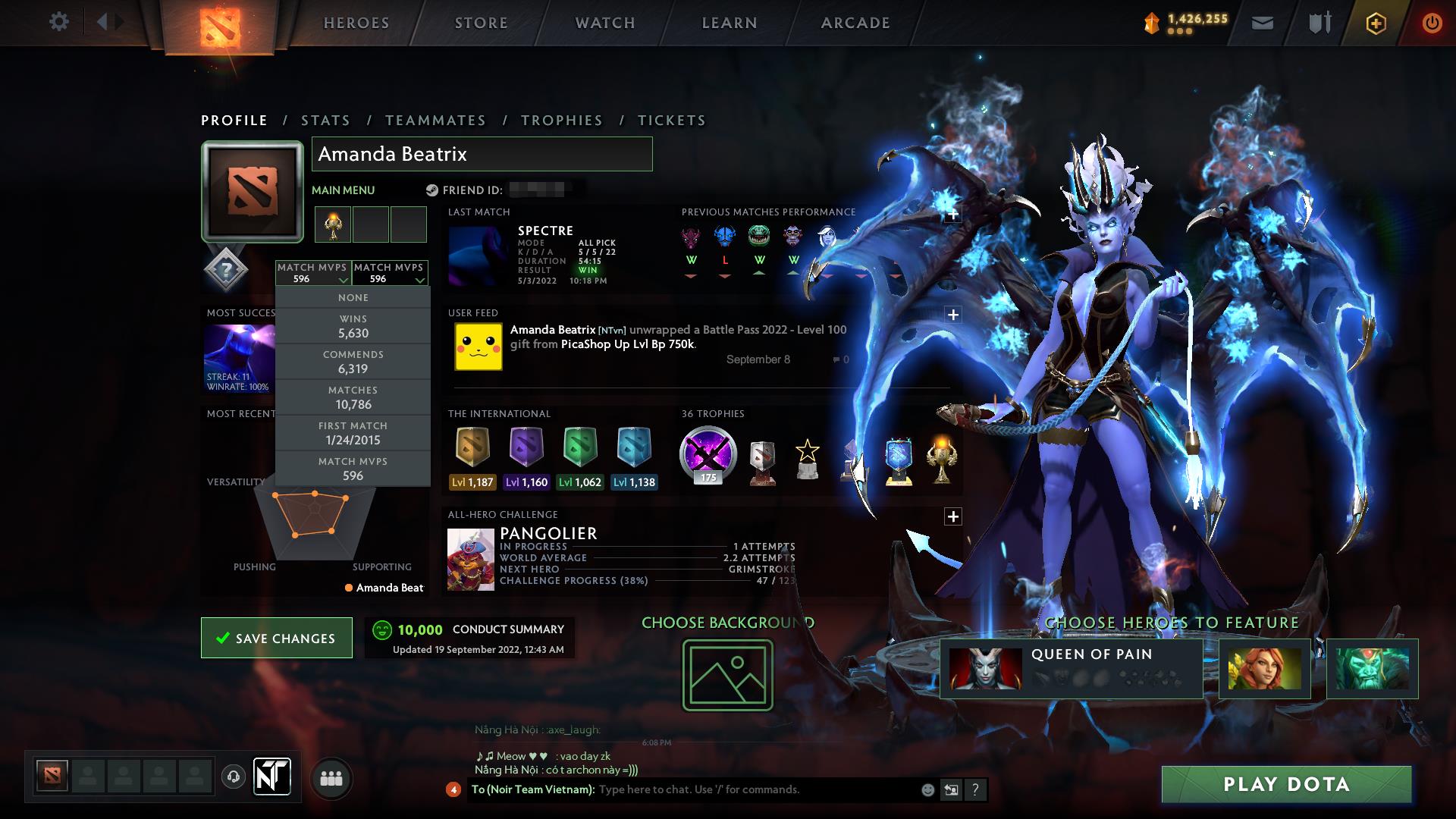The image size is (1456, 819).
Task: Switch to the Stats tab
Action: (325, 121)
